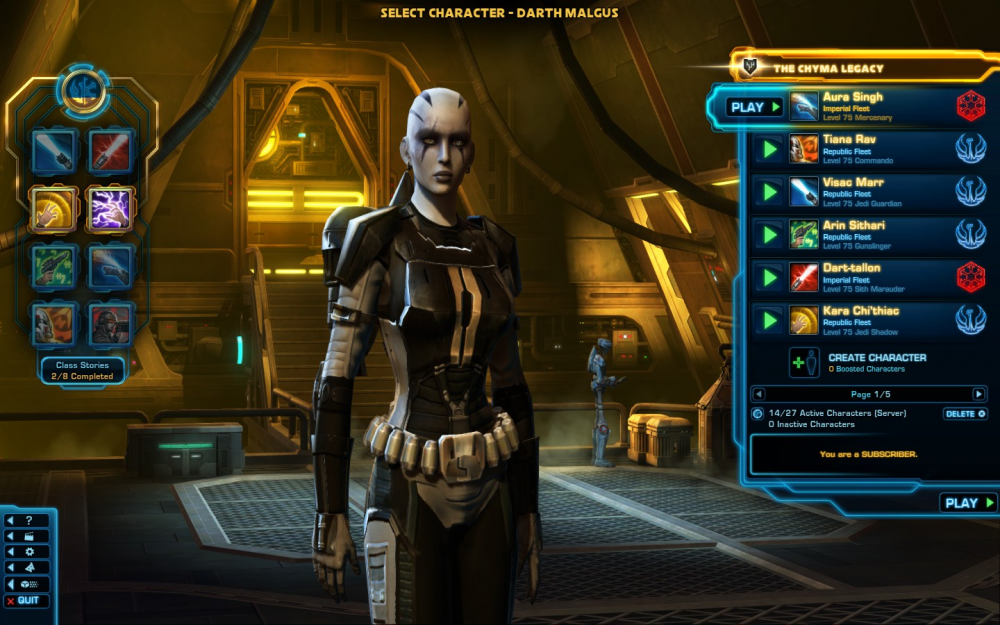The width and height of the screenshot is (1000, 625).
Task: Click the bottom-right Play button
Action: (968, 503)
